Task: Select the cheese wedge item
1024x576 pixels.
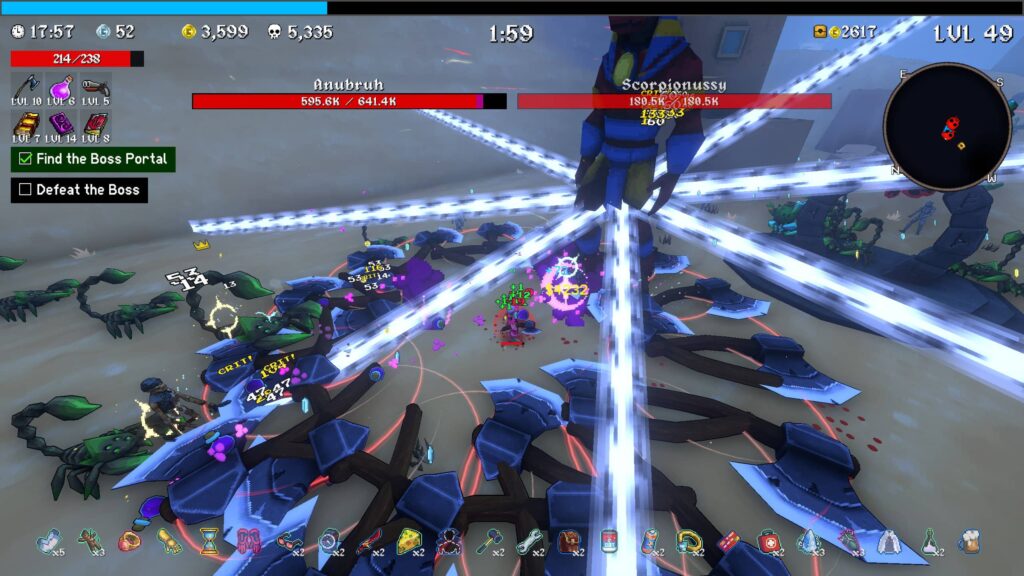Action: [x=408, y=541]
